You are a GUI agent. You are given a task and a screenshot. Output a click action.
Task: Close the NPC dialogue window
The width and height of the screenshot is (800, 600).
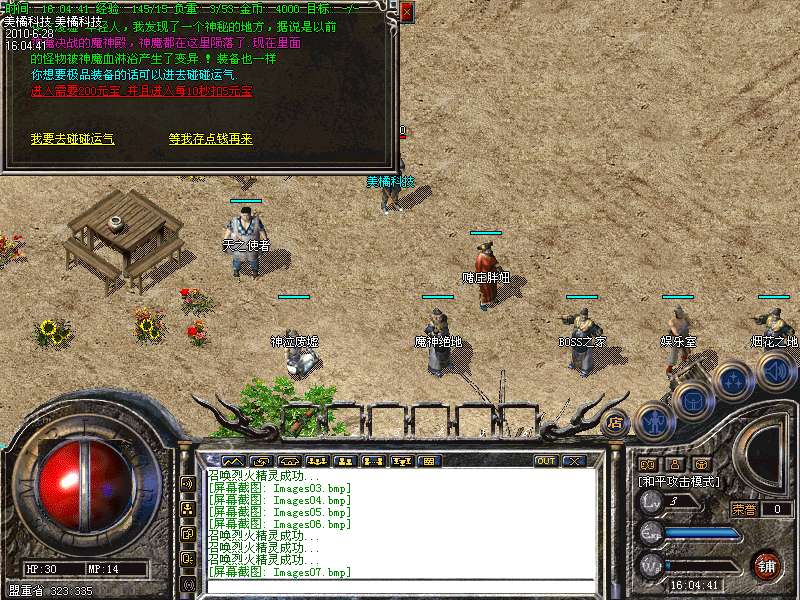(406, 12)
